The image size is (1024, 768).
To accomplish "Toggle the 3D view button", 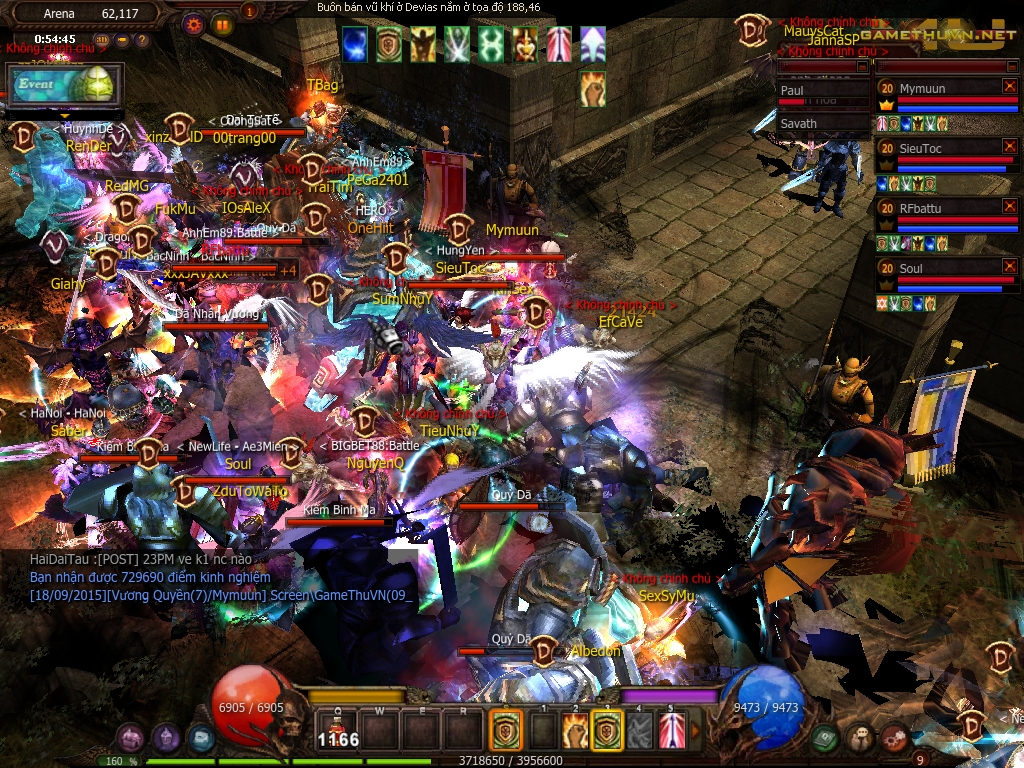I will coord(103,40).
